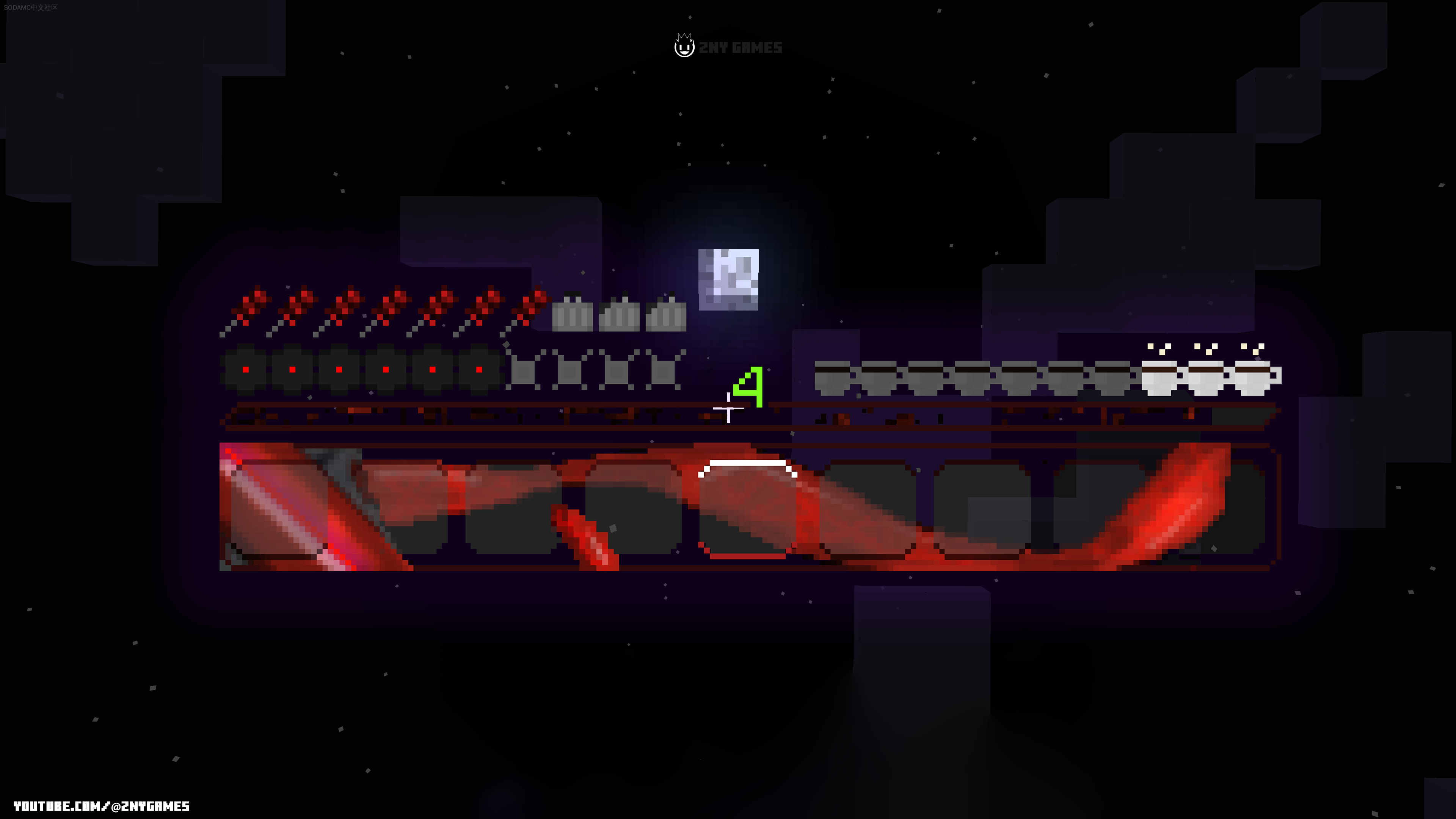Screen dimensions: 1456x819
Task: Open the youtube.com/@2nygames channel link
Action: pos(102,806)
